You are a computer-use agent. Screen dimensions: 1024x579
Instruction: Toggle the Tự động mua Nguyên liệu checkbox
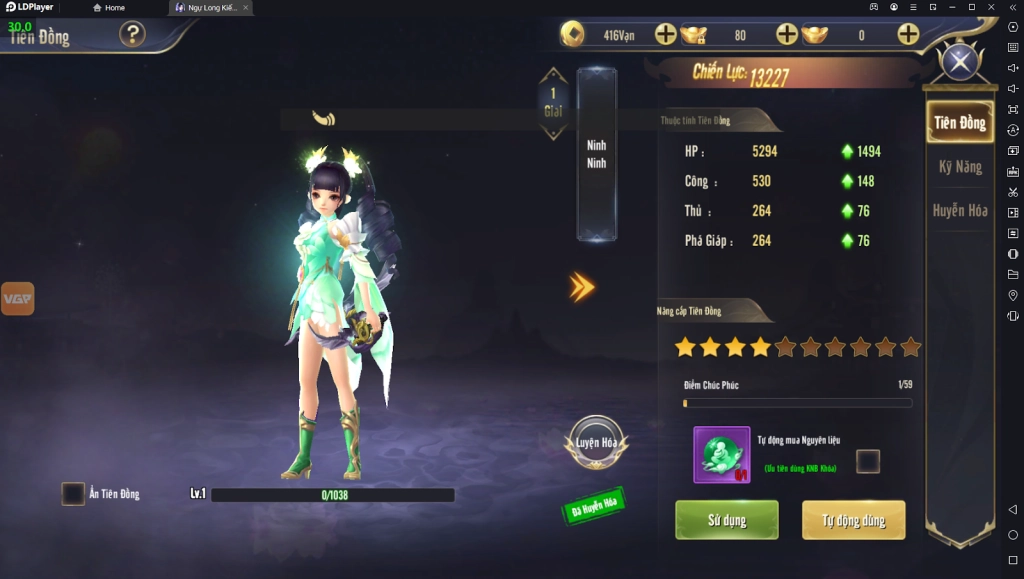[x=868, y=461]
